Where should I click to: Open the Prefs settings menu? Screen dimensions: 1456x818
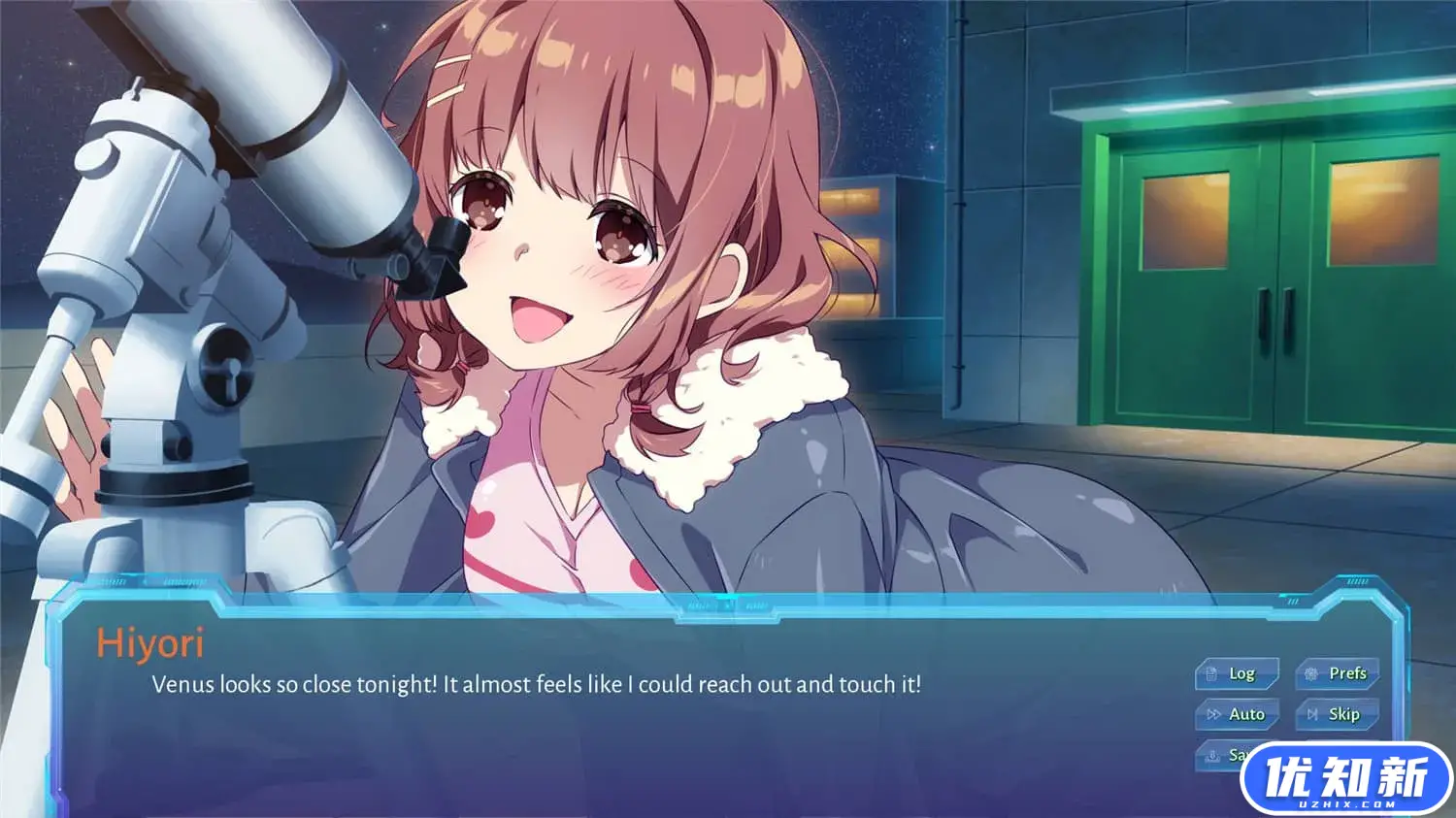pos(1337,673)
